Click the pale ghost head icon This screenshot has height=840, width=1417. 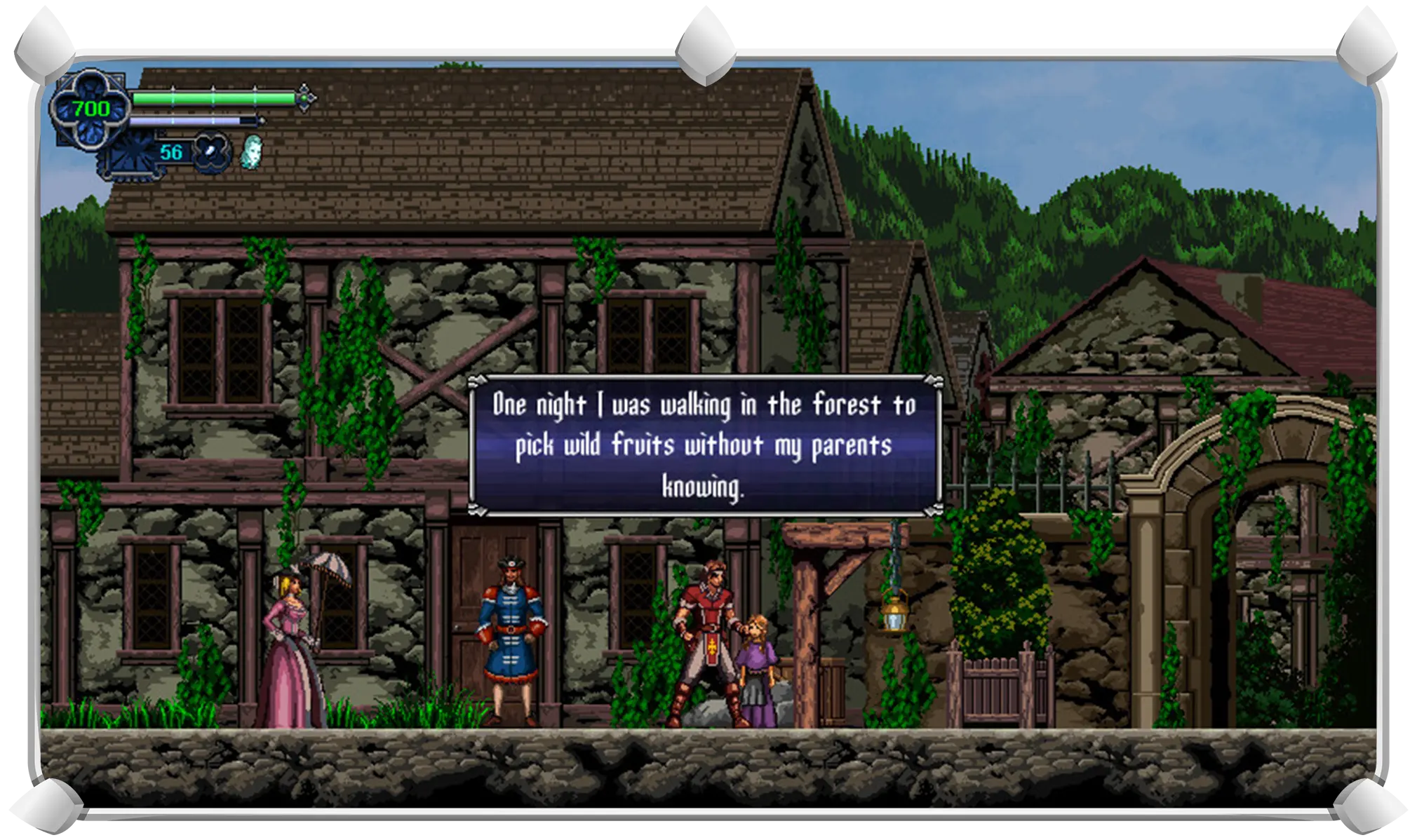[251, 151]
